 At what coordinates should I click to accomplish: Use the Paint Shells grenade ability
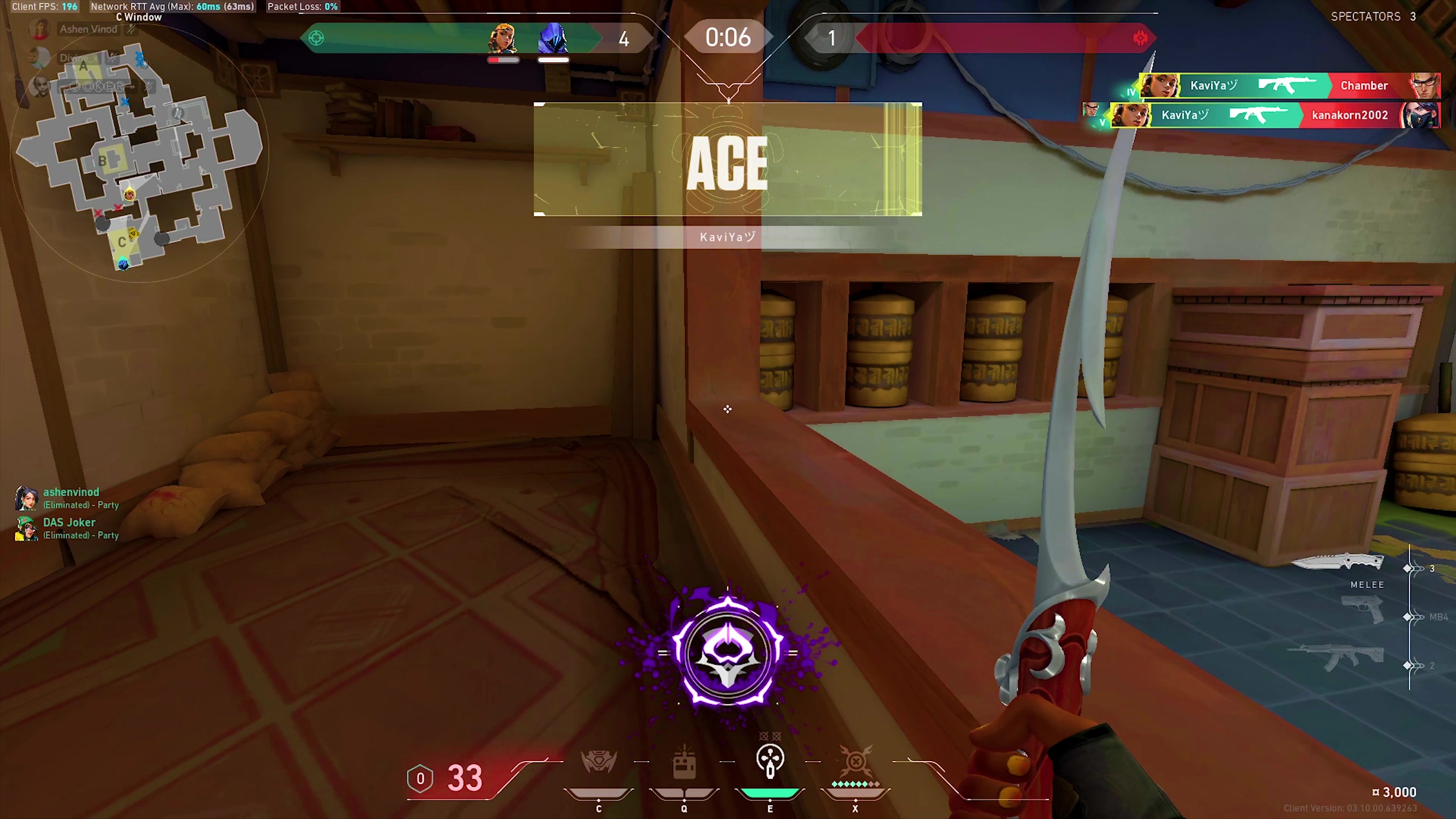pyautogui.click(x=770, y=761)
